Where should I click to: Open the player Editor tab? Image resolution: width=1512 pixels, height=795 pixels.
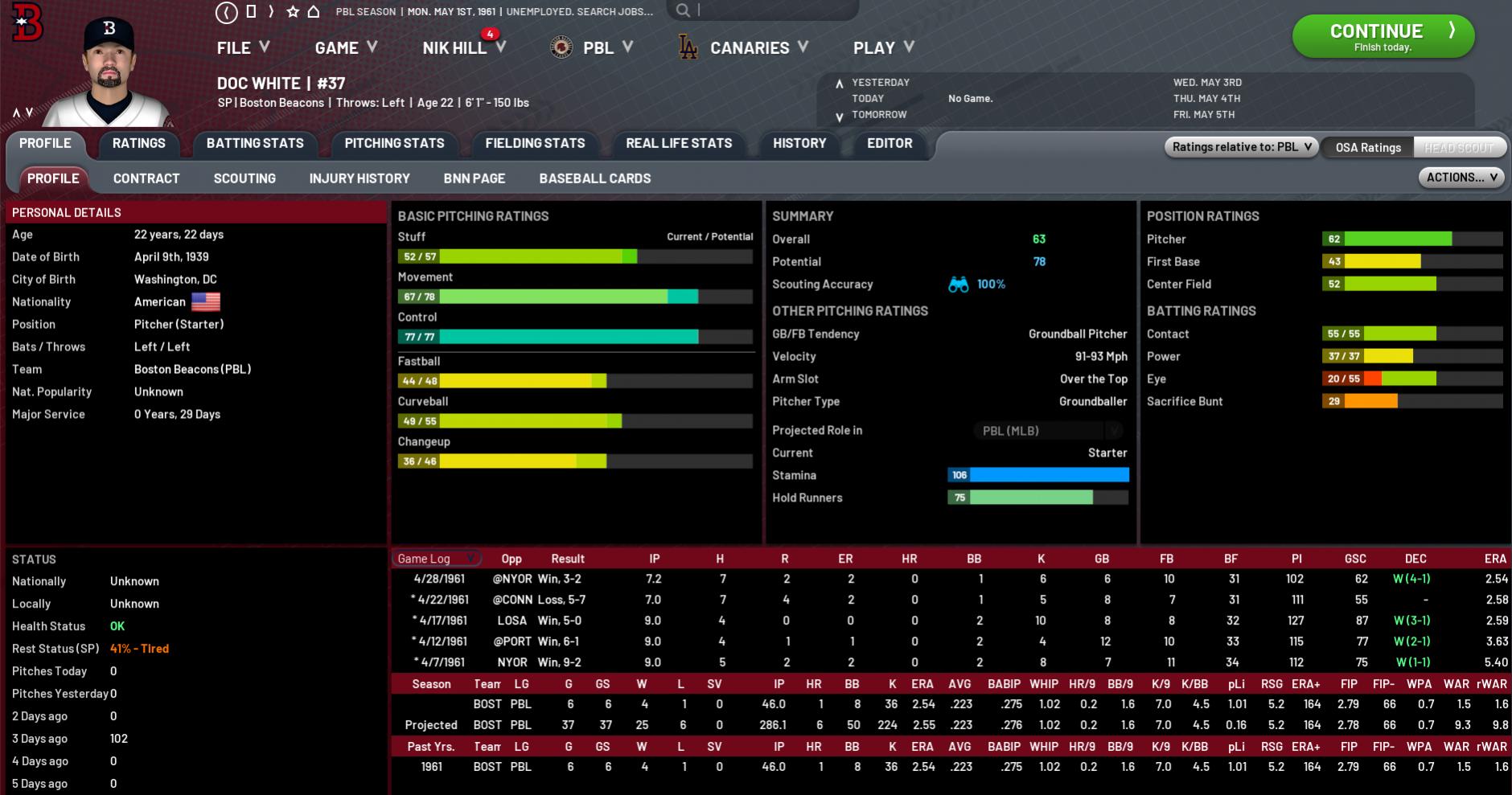click(x=890, y=143)
